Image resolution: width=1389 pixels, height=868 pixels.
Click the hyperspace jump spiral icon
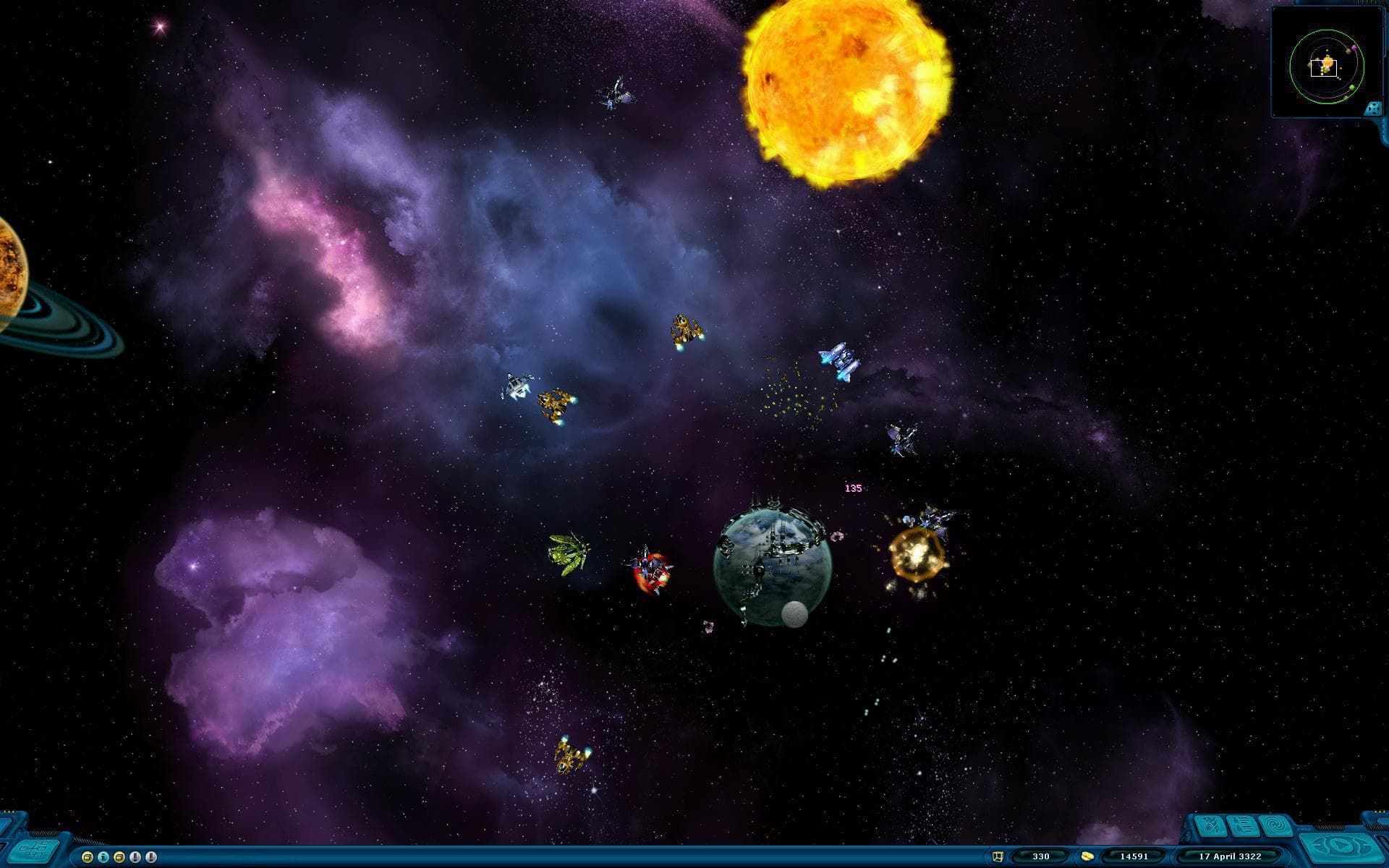pos(1277,825)
